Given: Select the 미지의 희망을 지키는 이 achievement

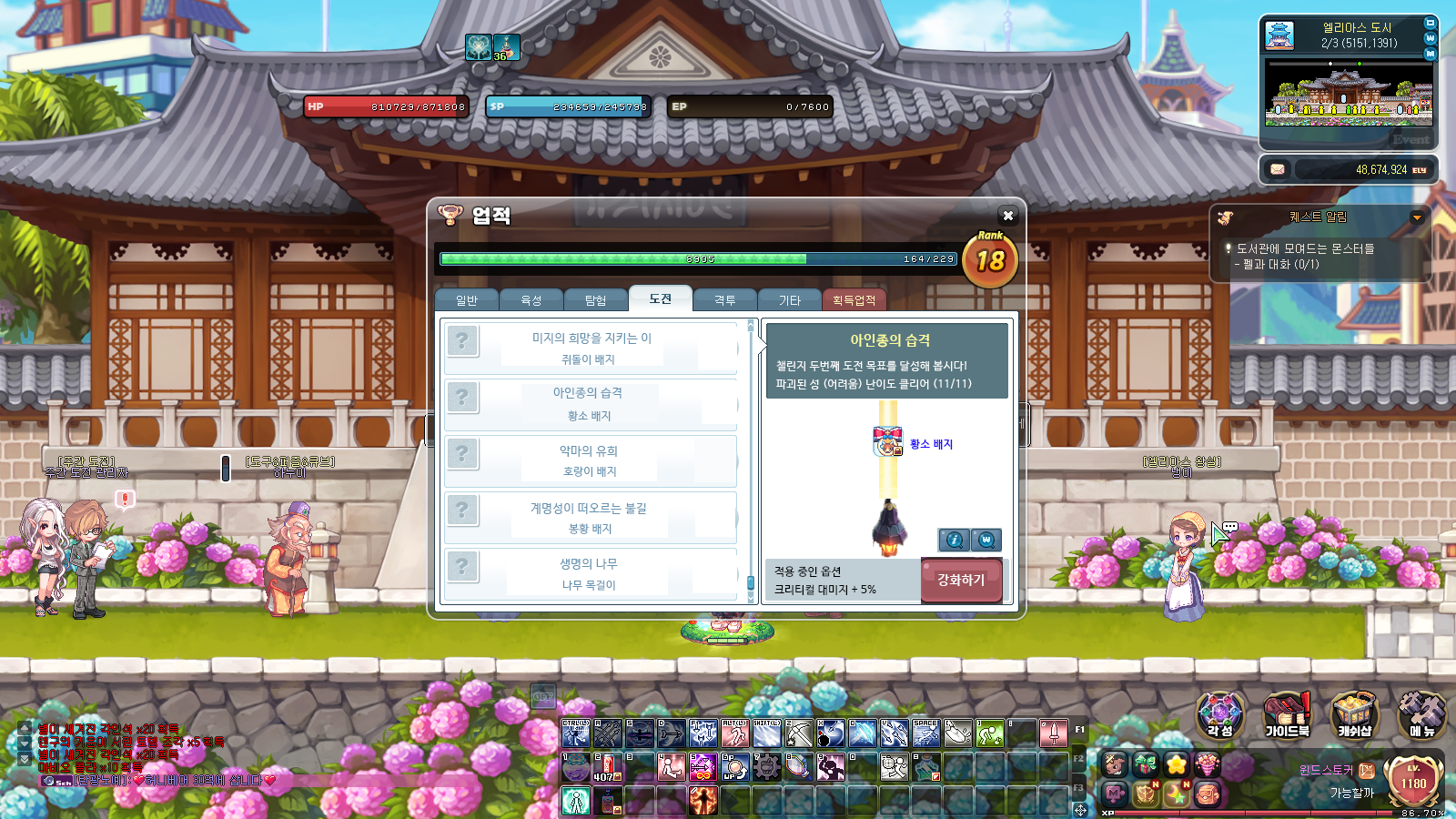Looking at the screenshot, I should pyautogui.click(x=591, y=348).
